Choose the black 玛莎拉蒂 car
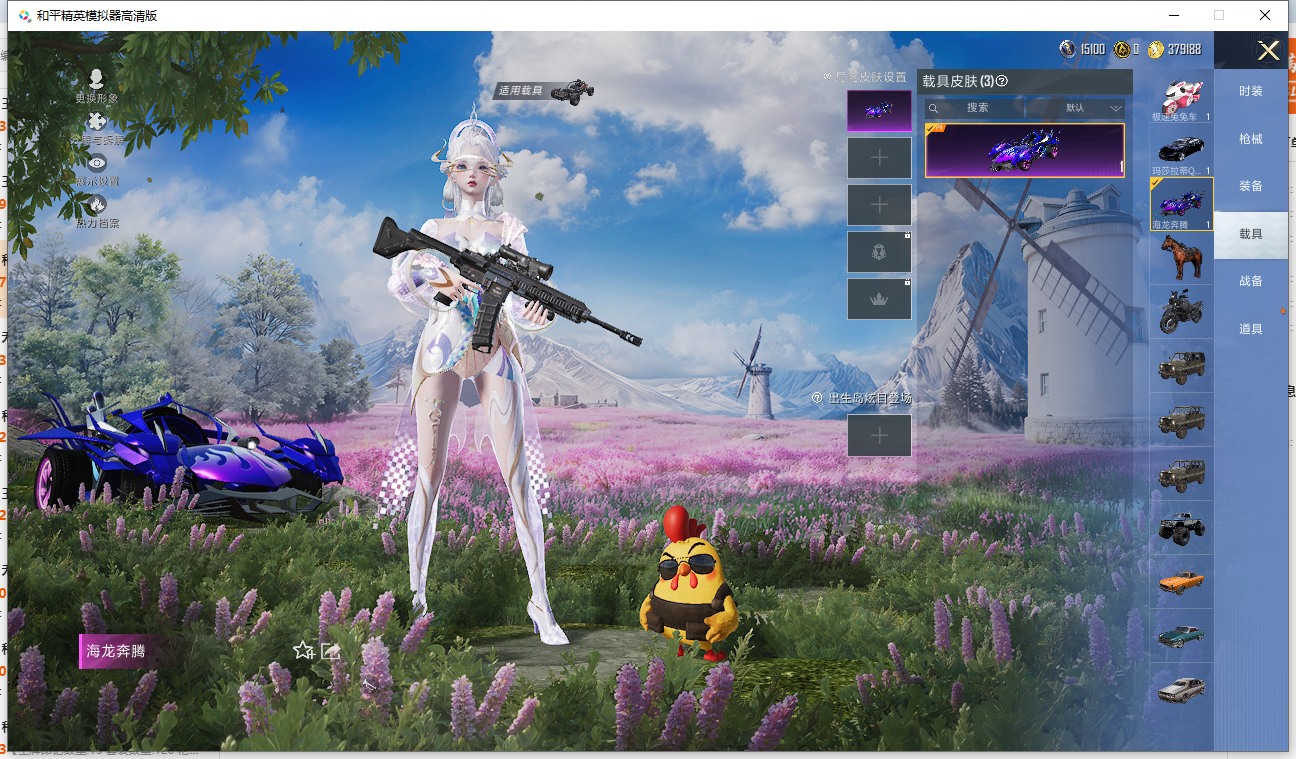 click(x=1181, y=150)
